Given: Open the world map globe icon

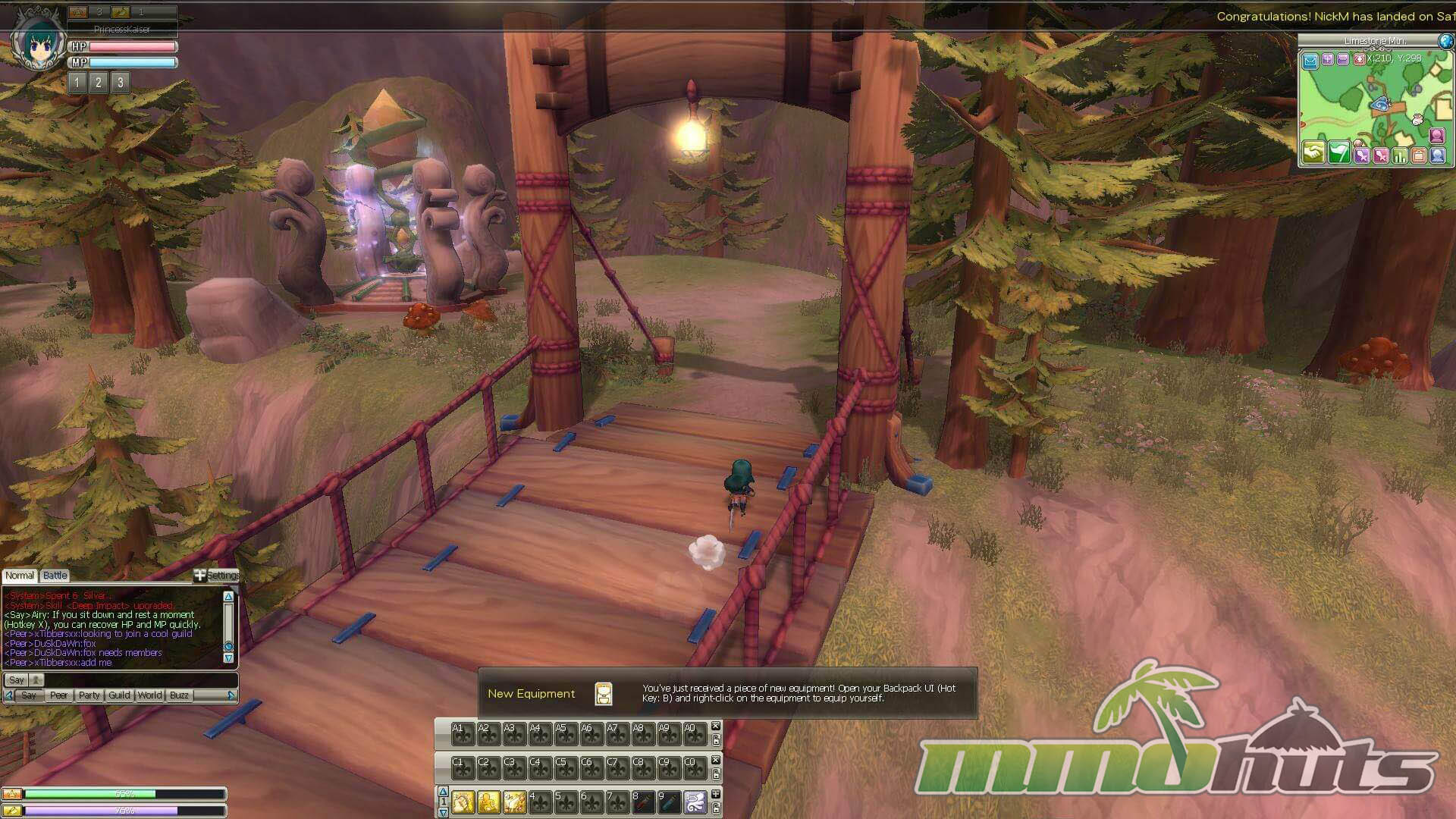Looking at the screenshot, I should pyautogui.click(x=1445, y=41).
